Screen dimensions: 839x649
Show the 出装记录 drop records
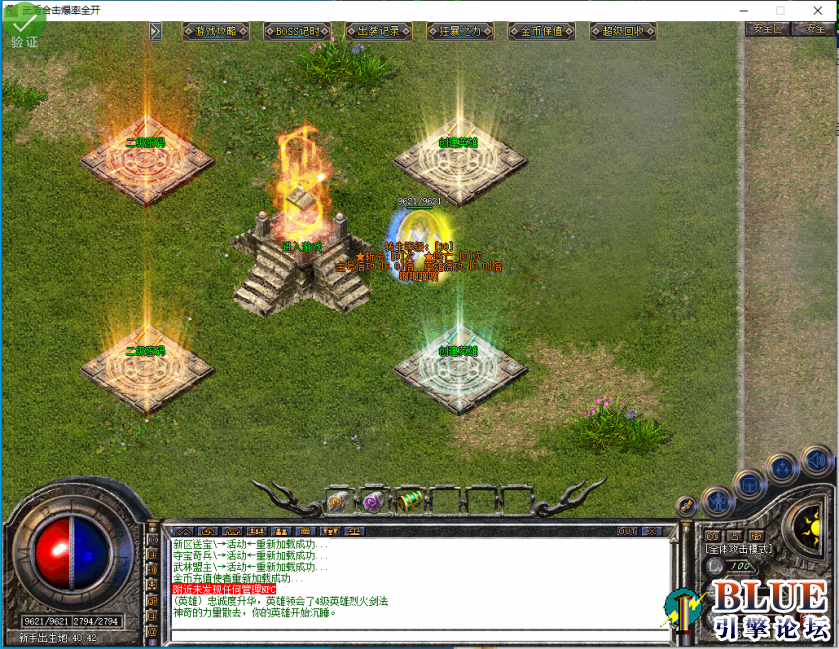tap(378, 31)
